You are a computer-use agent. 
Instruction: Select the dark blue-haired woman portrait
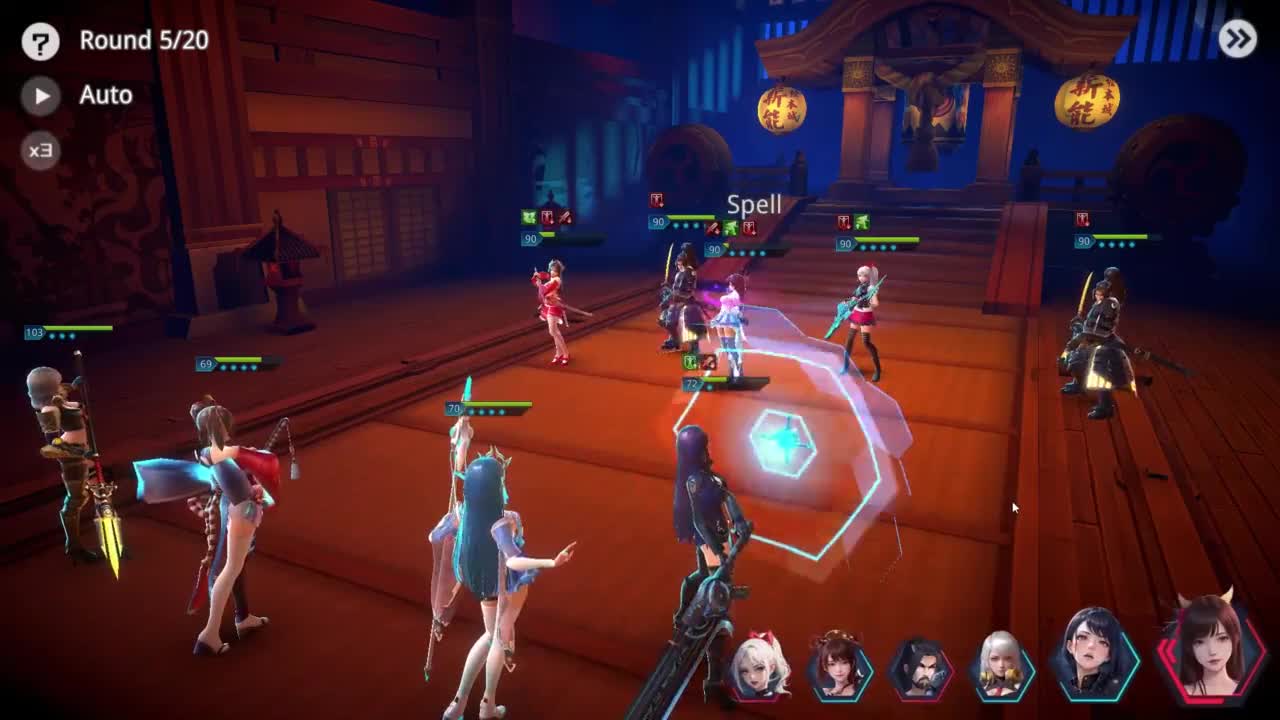pos(1094,655)
